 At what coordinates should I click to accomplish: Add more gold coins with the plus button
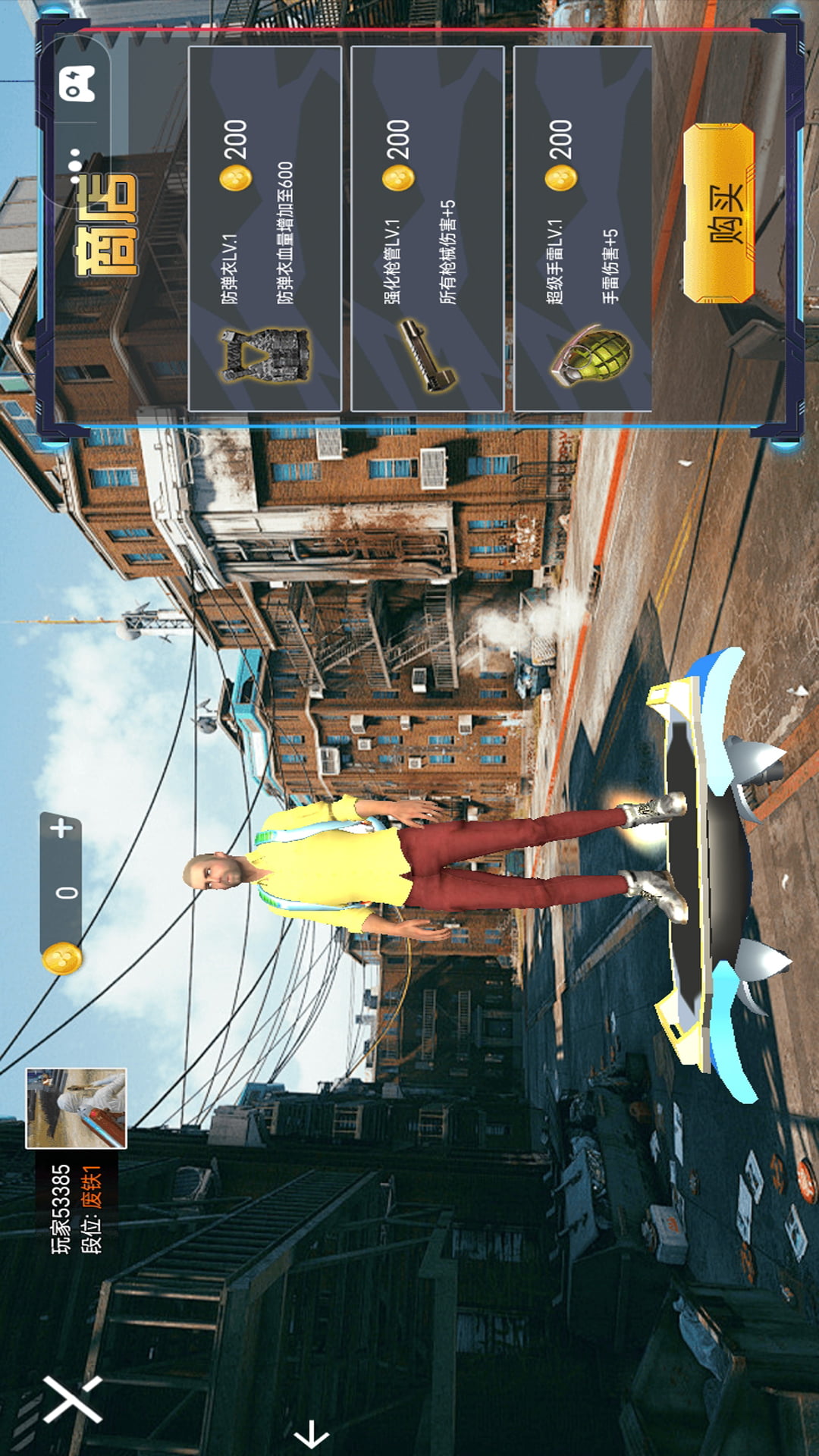point(62,828)
